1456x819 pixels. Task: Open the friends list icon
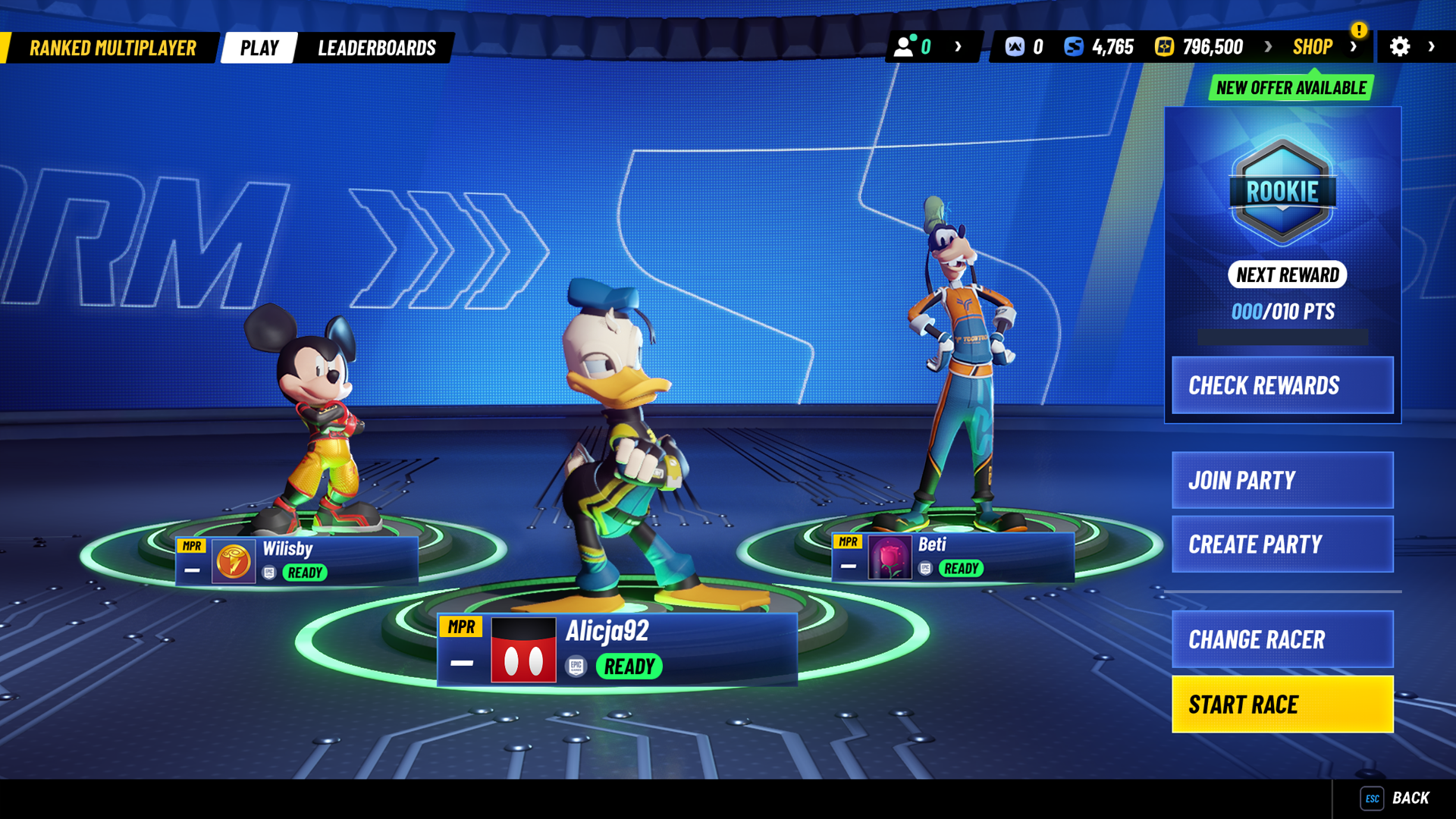[904, 47]
